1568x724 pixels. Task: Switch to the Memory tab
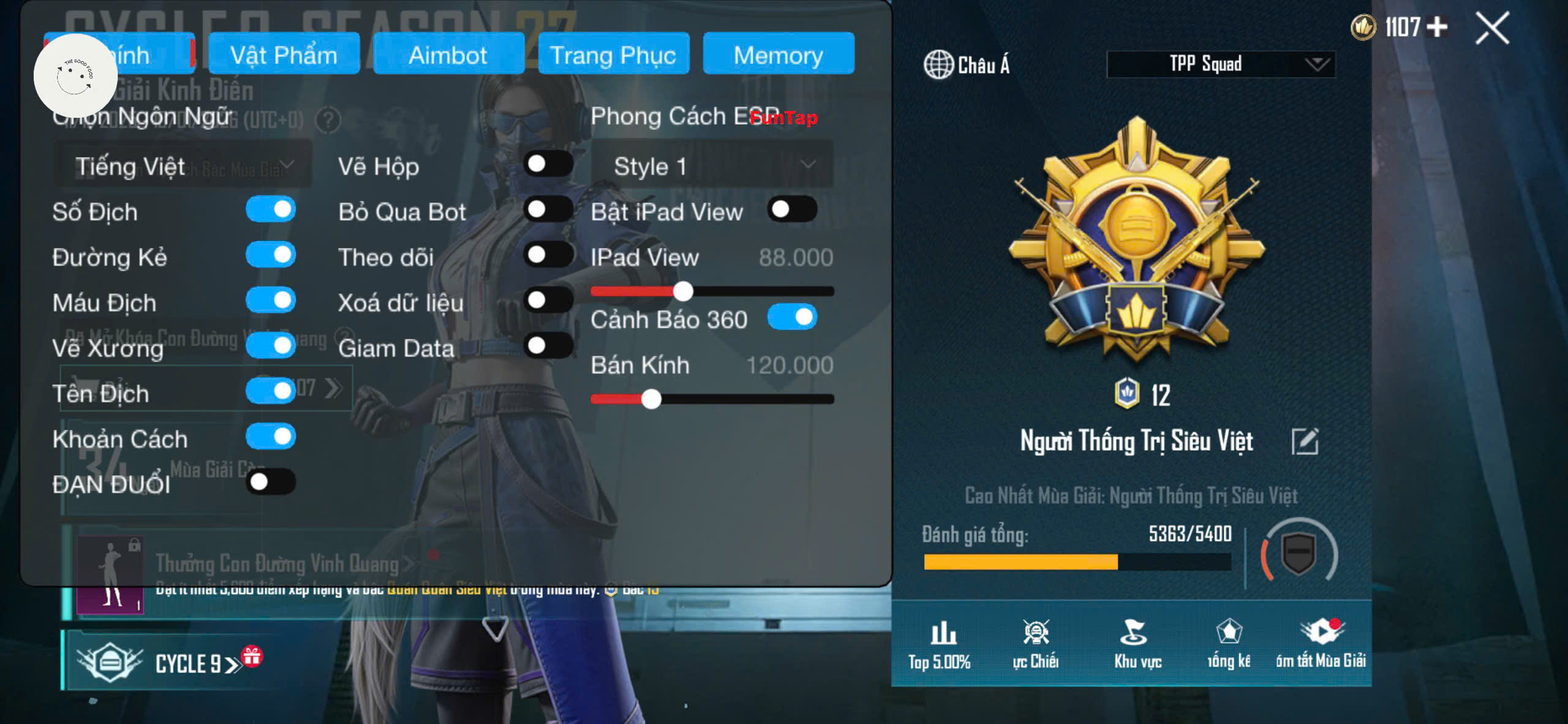pyautogui.click(x=778, y=55)
